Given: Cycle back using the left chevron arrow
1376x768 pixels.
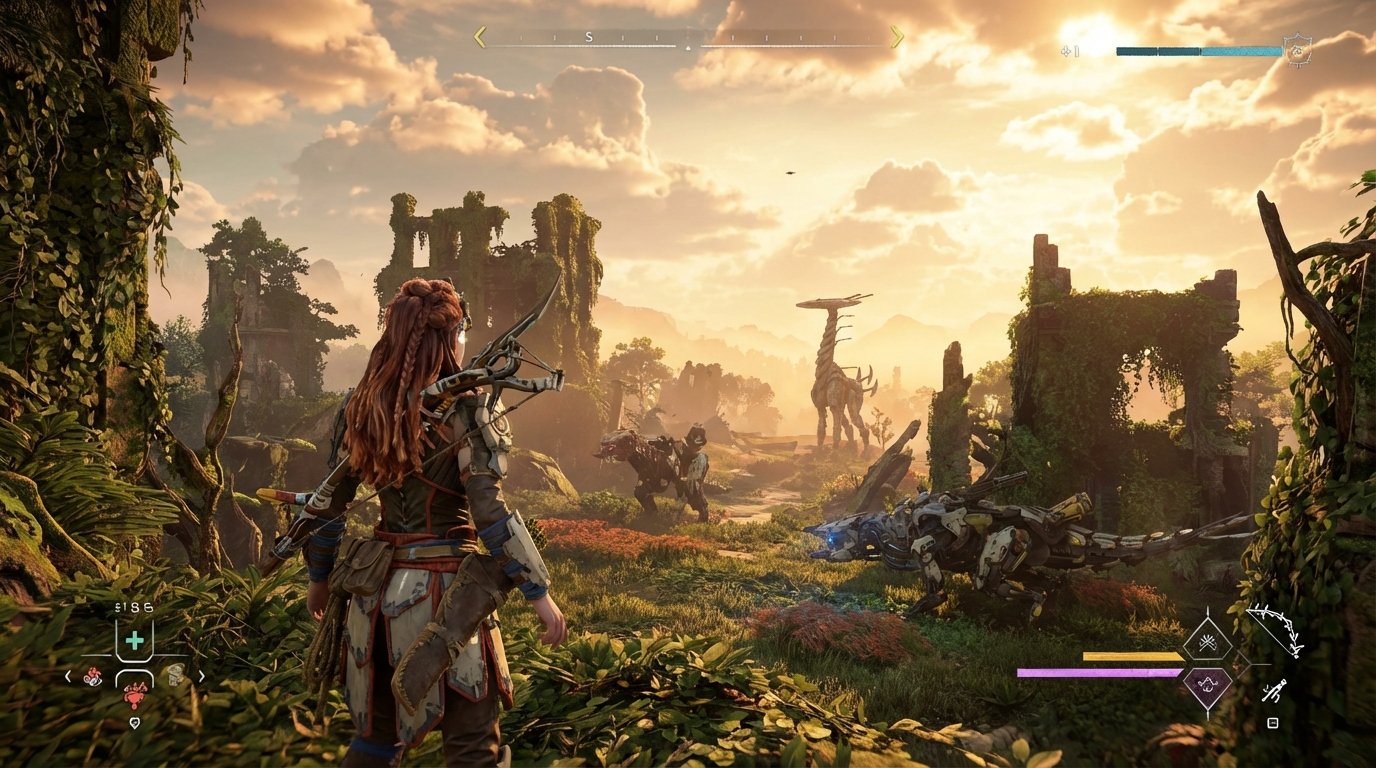Looking at the screenshot, I should coord(69,675).
